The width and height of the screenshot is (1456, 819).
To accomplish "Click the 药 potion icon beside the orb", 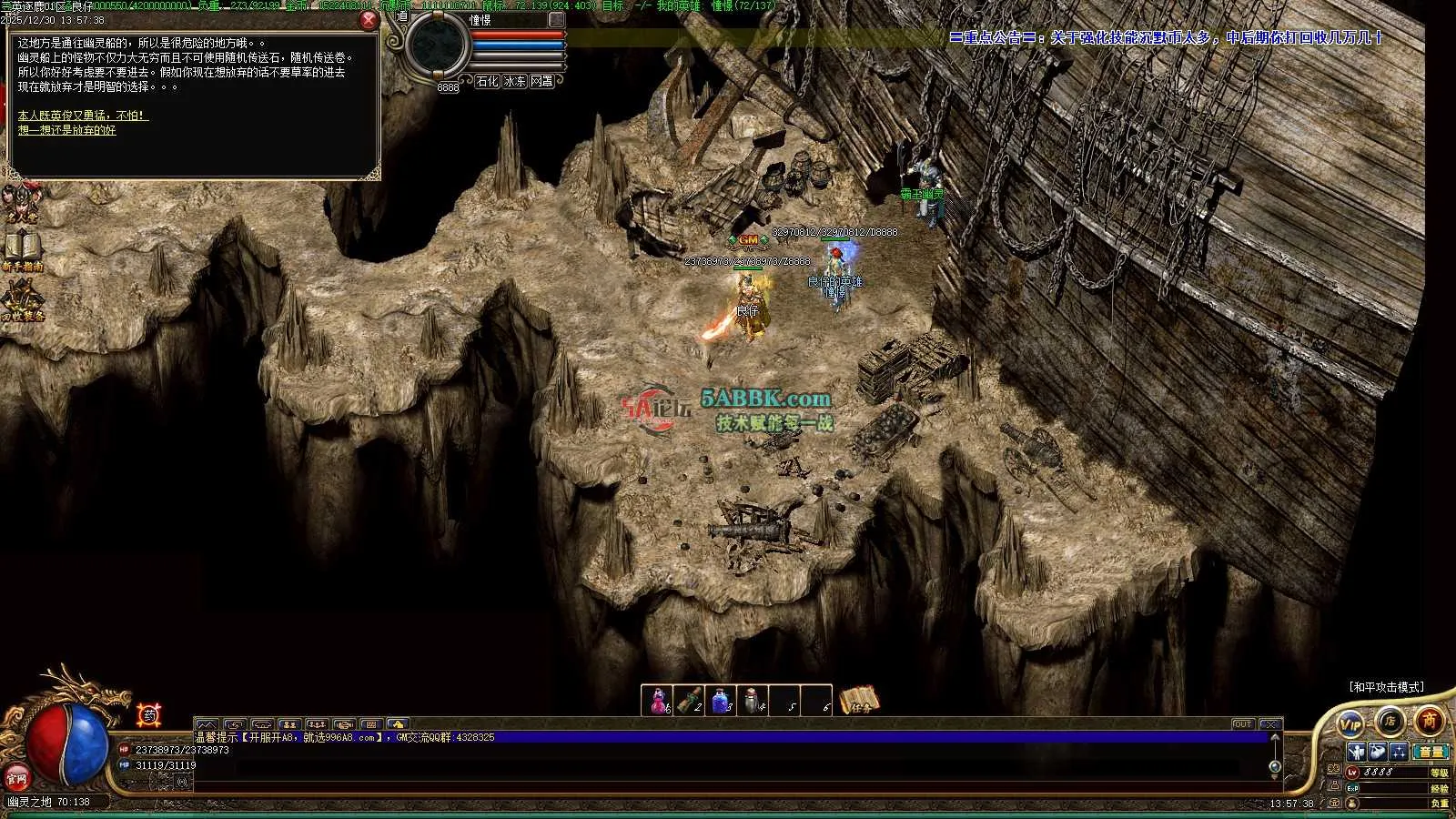I will click(x=149, y=715).
